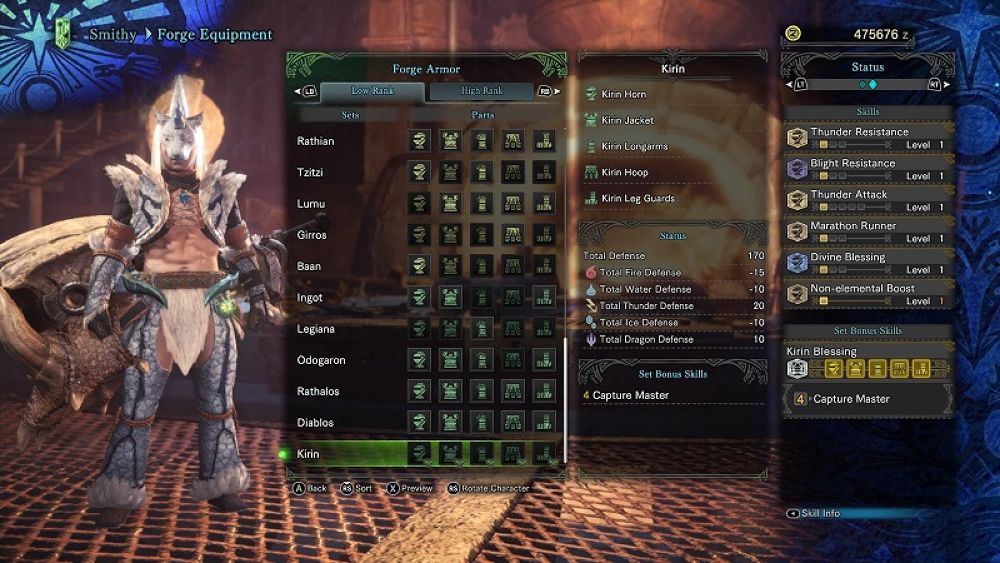Choose the Tzitzi armor set row
Viewport: 1000px width, 563px height.
(312, 173)
